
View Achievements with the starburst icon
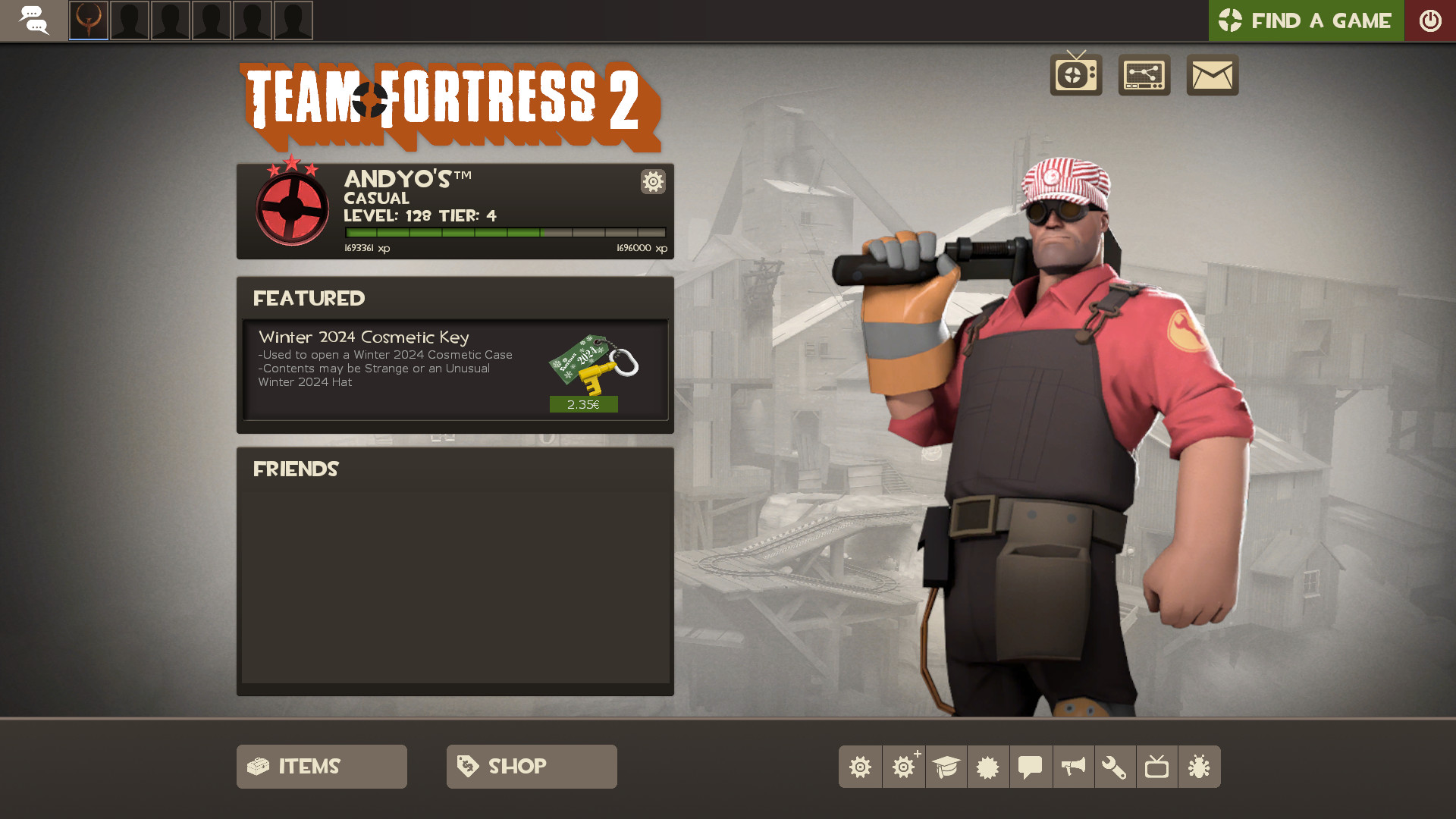pyautogui.click(x=988, y=767)
